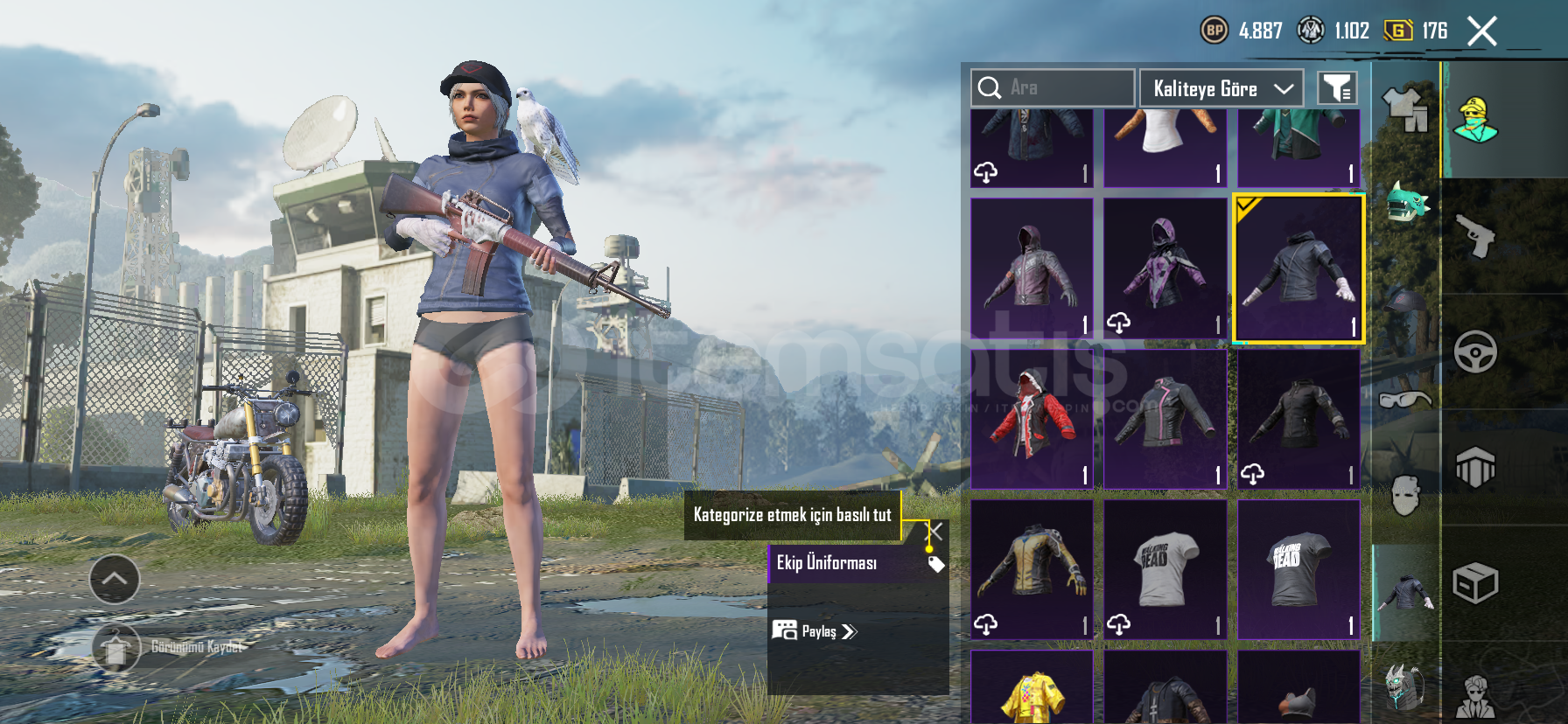This screenshot has height=724, width=1568.
Task: Switch to the crate box category
Action: coord(1475,583)
